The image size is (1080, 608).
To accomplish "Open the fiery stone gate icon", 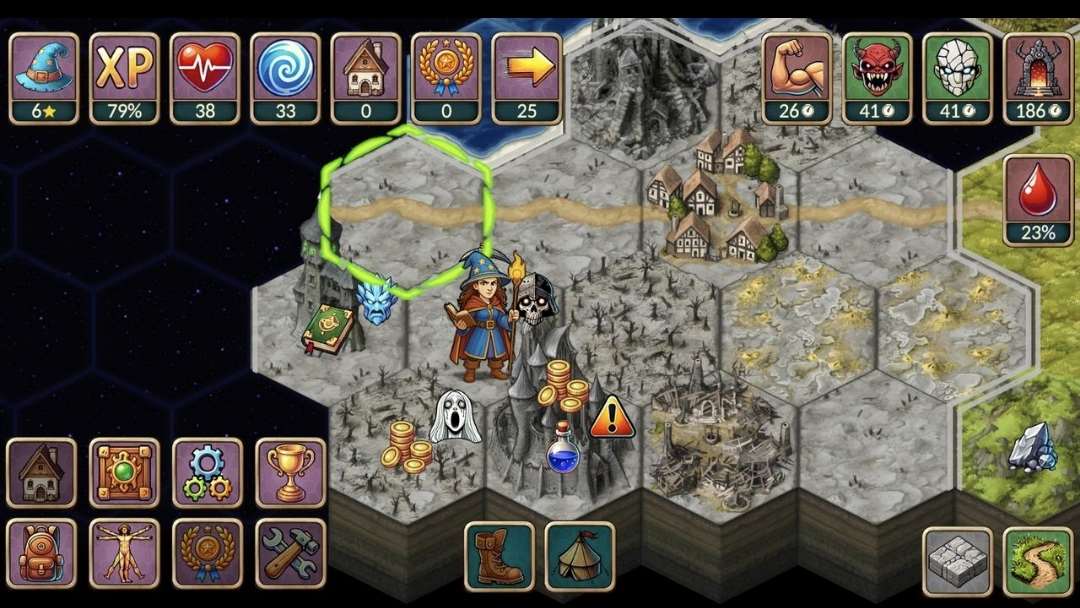I will 1037,77.
